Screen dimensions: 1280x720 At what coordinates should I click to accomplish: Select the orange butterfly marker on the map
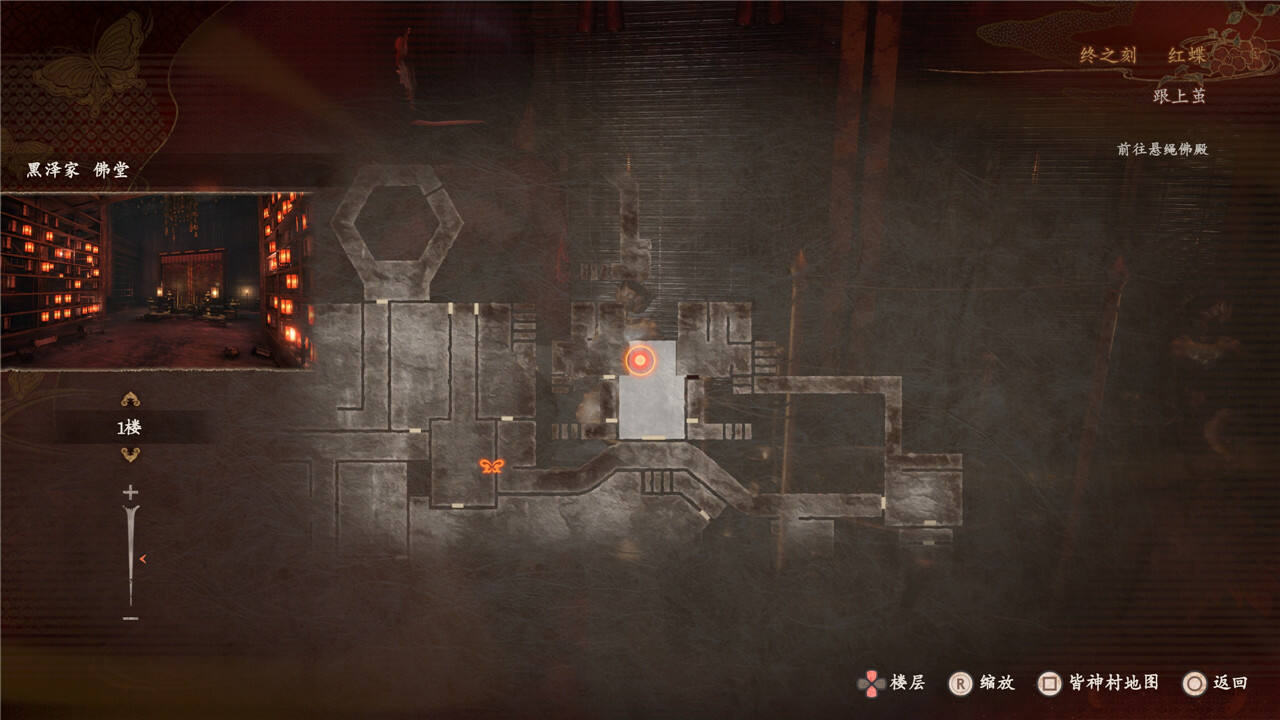pyautogui.click(x=491, y=466)
